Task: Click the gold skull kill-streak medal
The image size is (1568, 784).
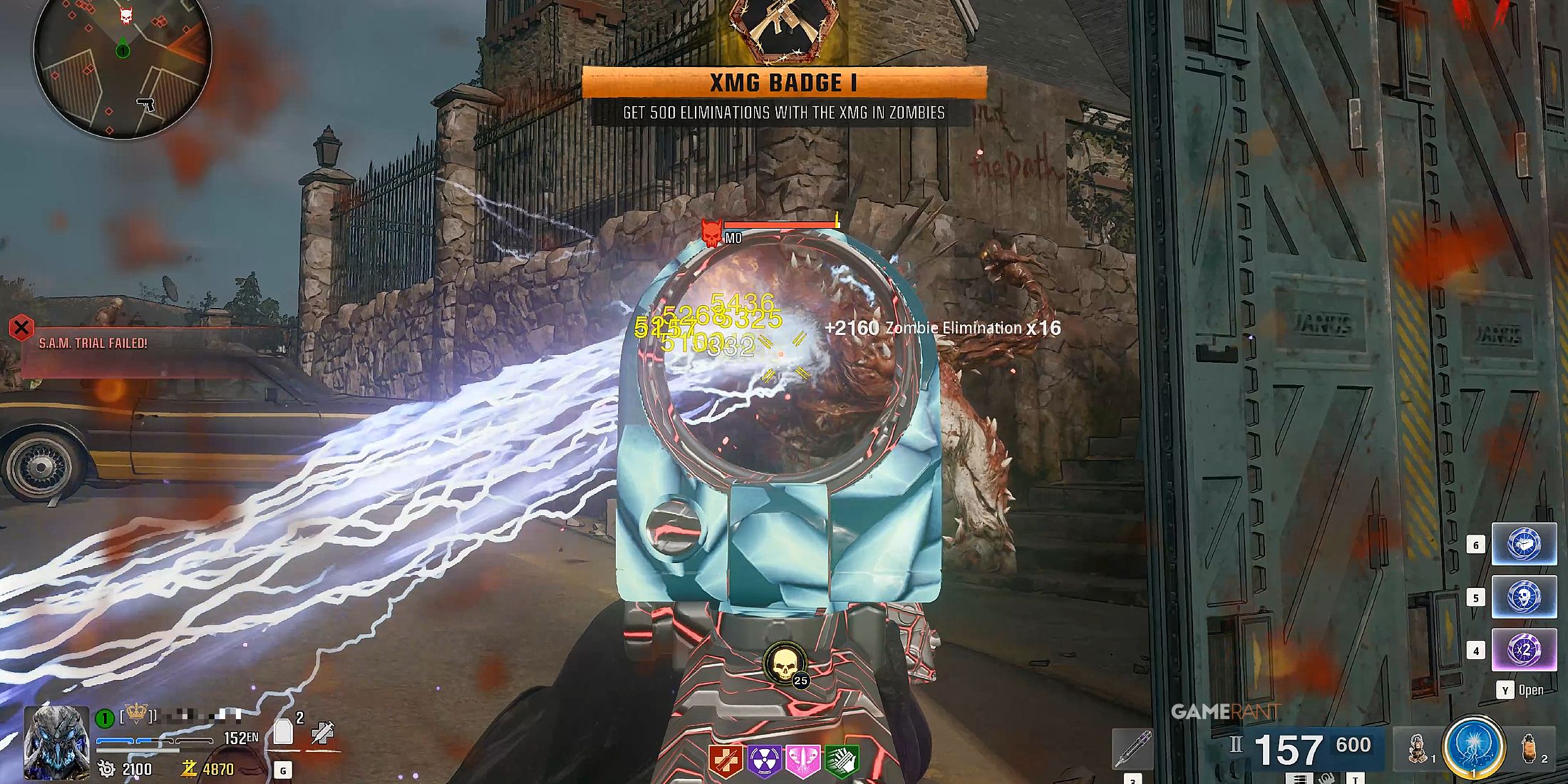Action: pyautogui.click(x=783, y=663)
